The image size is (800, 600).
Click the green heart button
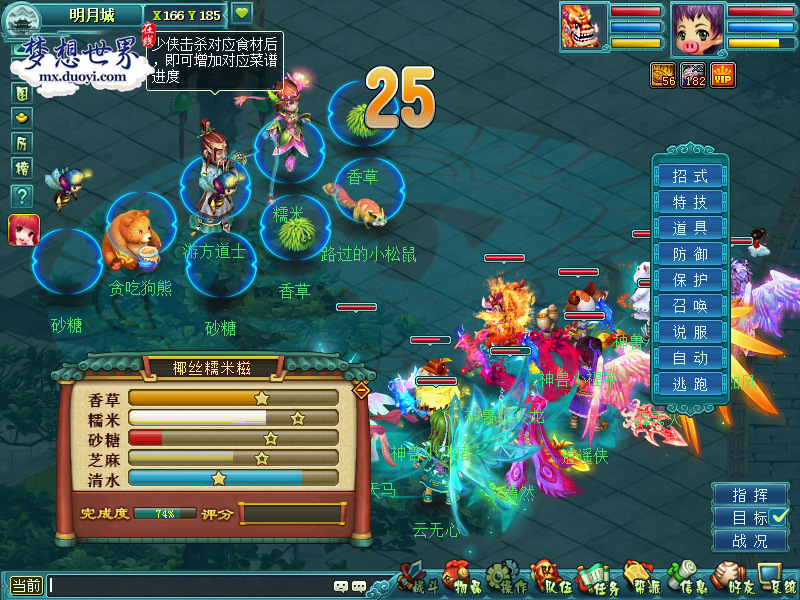(x=242, y=13)
